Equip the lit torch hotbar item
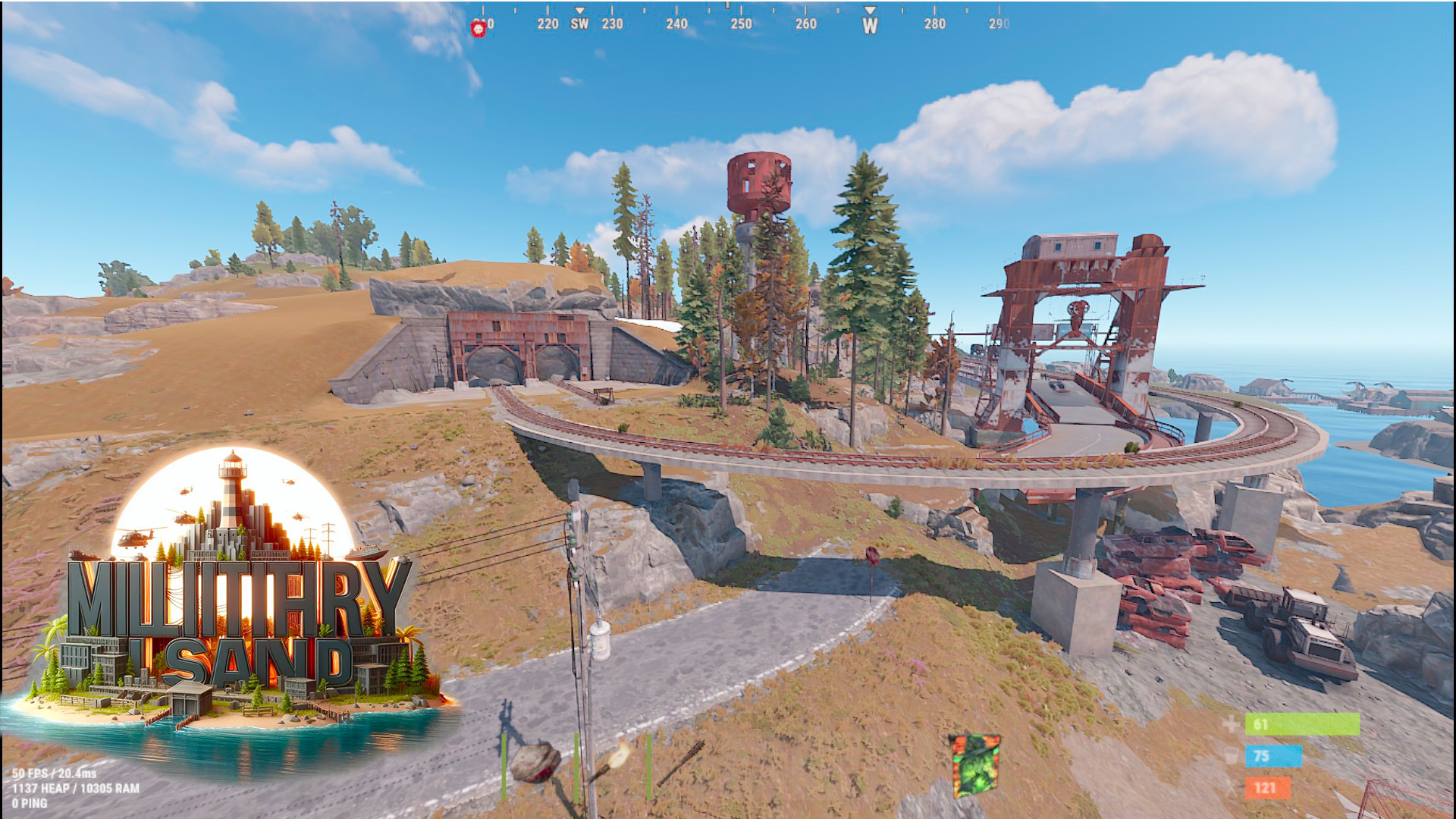Viewport: 1456px width, 819px height. pos(613,762)
